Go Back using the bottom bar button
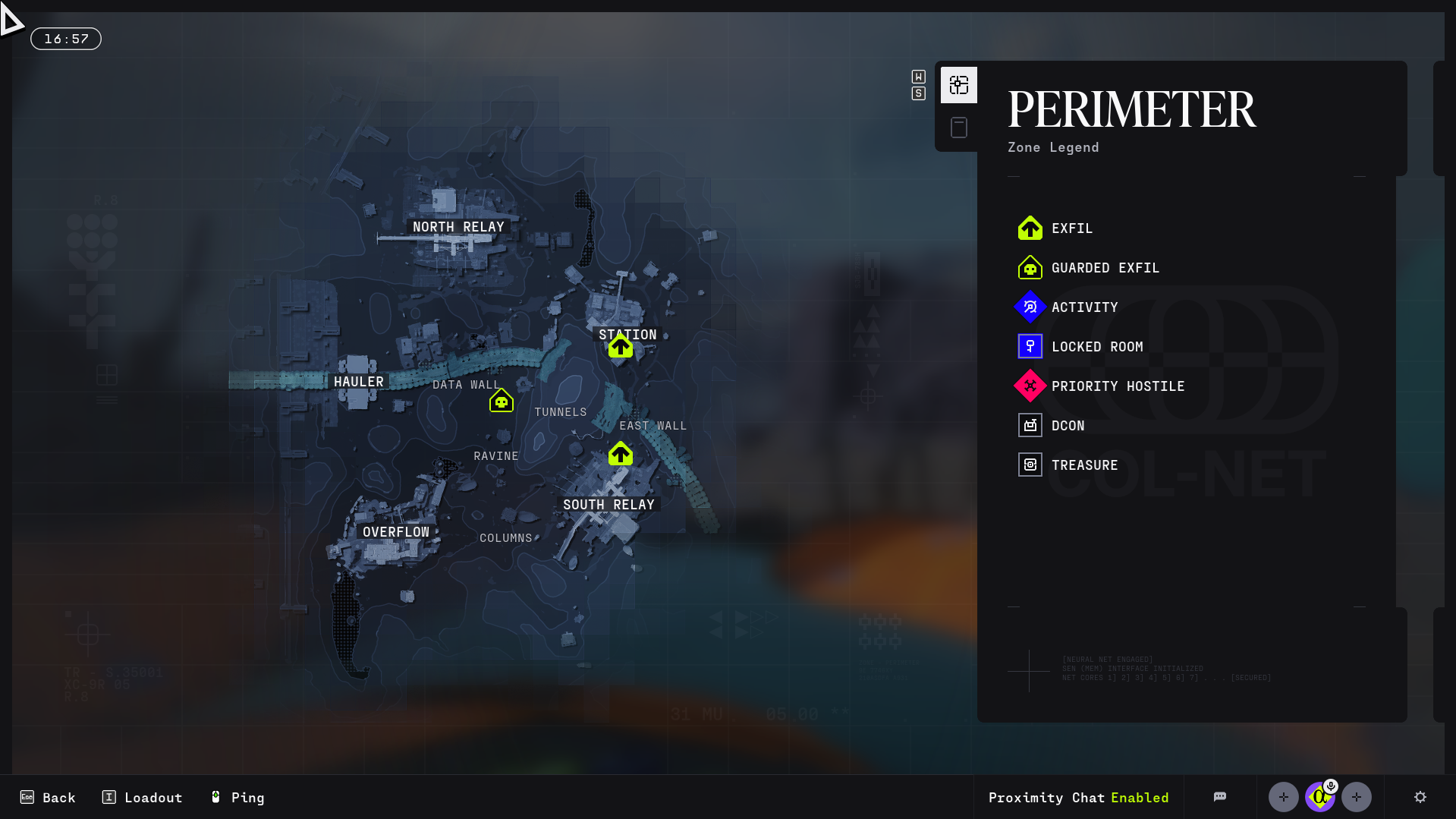 point(48,797)
